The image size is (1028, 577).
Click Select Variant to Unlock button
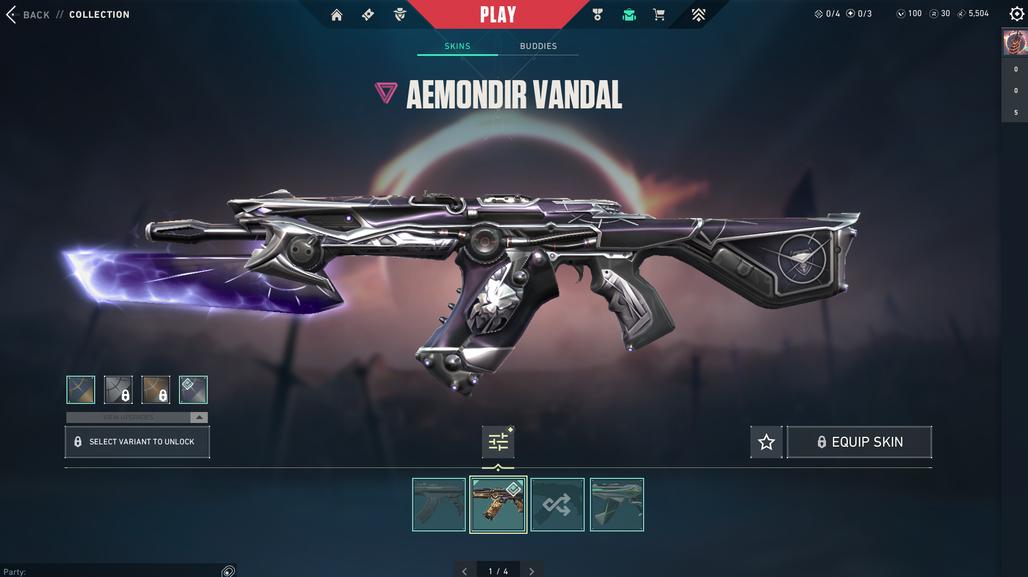137,442
